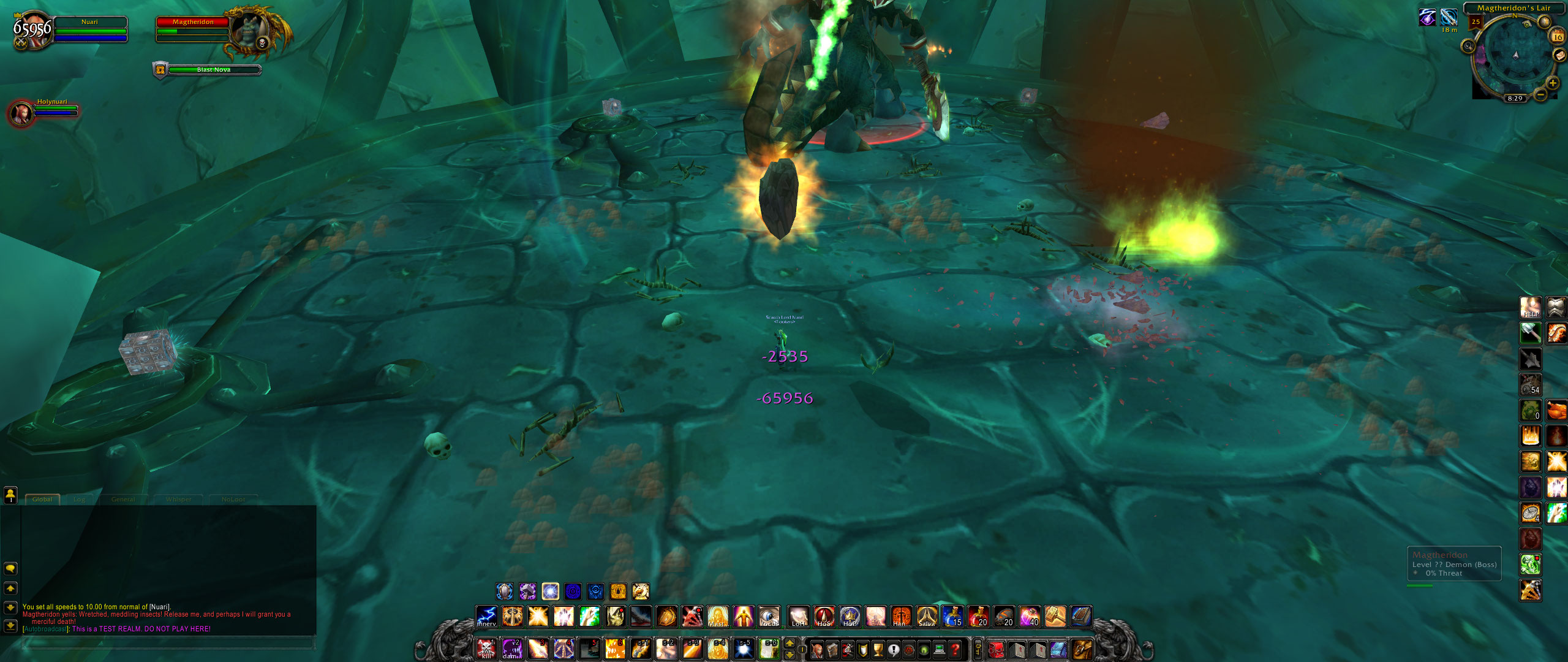Page the action bar up with the arrow
This screenshot has height=662, width=1568.
(790, 644)
